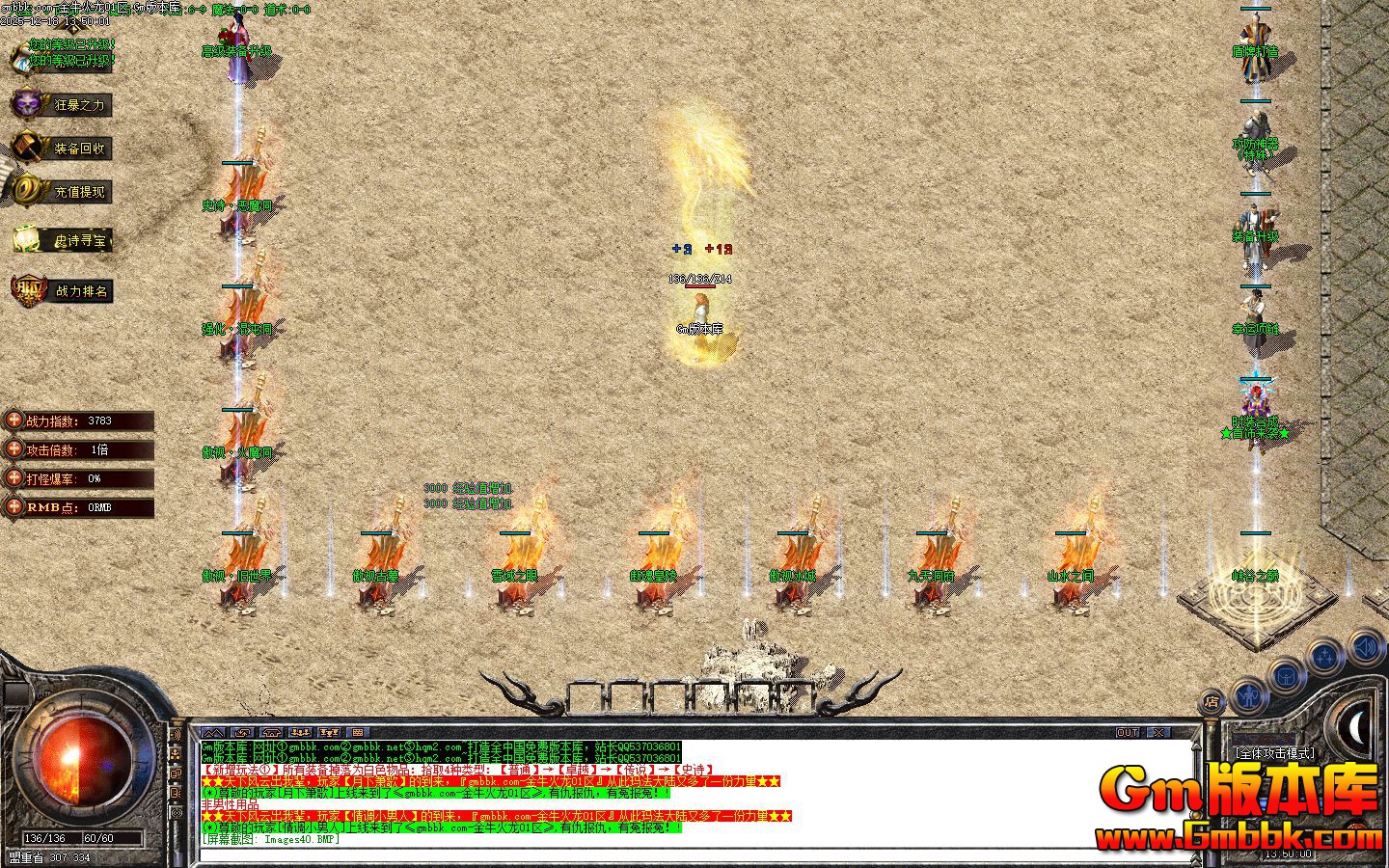This screenshot has height=868, width=1389.
Task: Expand the 战力指数 power index stat
Action: point(14,420)
